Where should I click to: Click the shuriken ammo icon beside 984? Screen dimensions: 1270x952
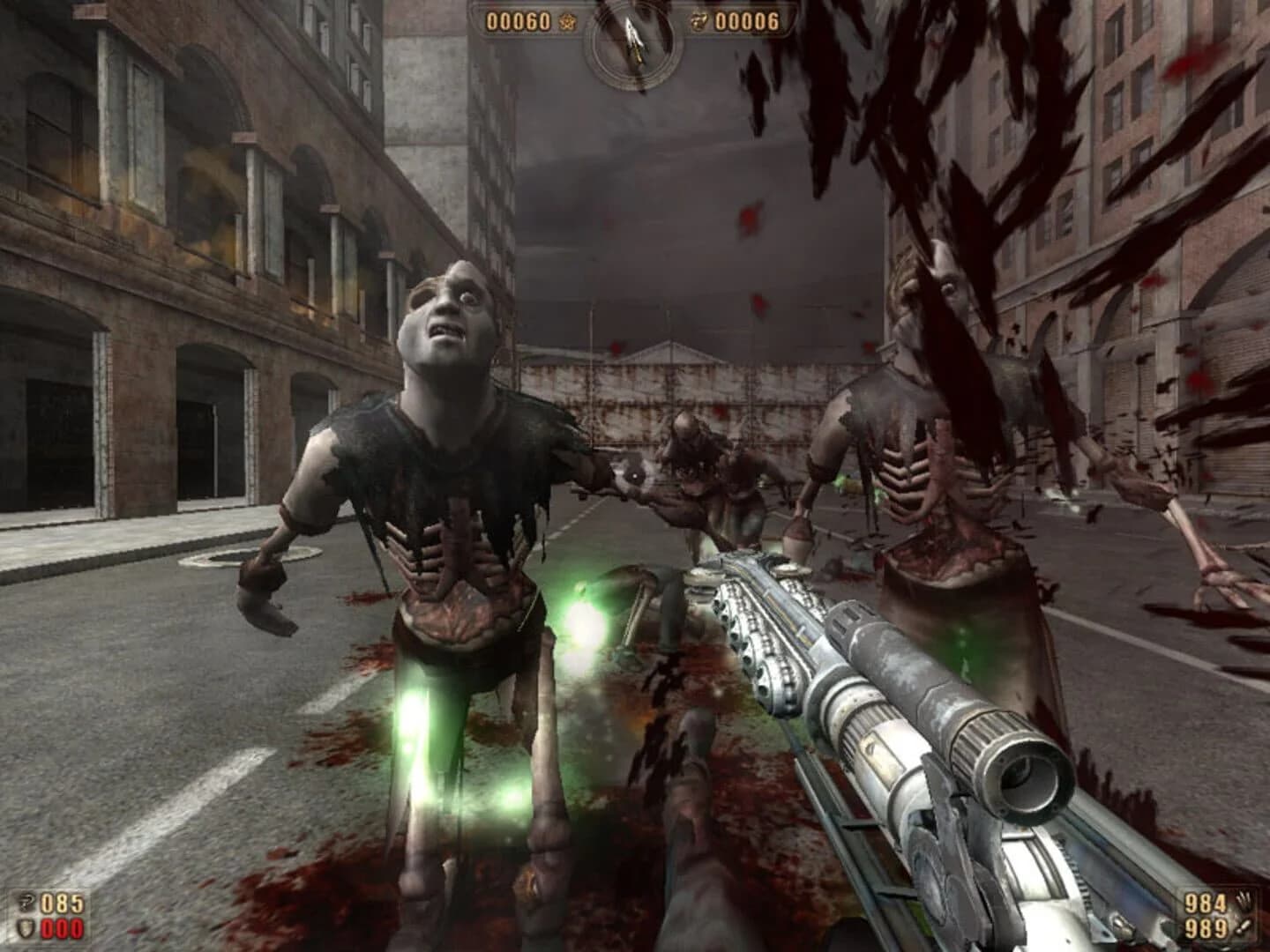coord(1244,900)
